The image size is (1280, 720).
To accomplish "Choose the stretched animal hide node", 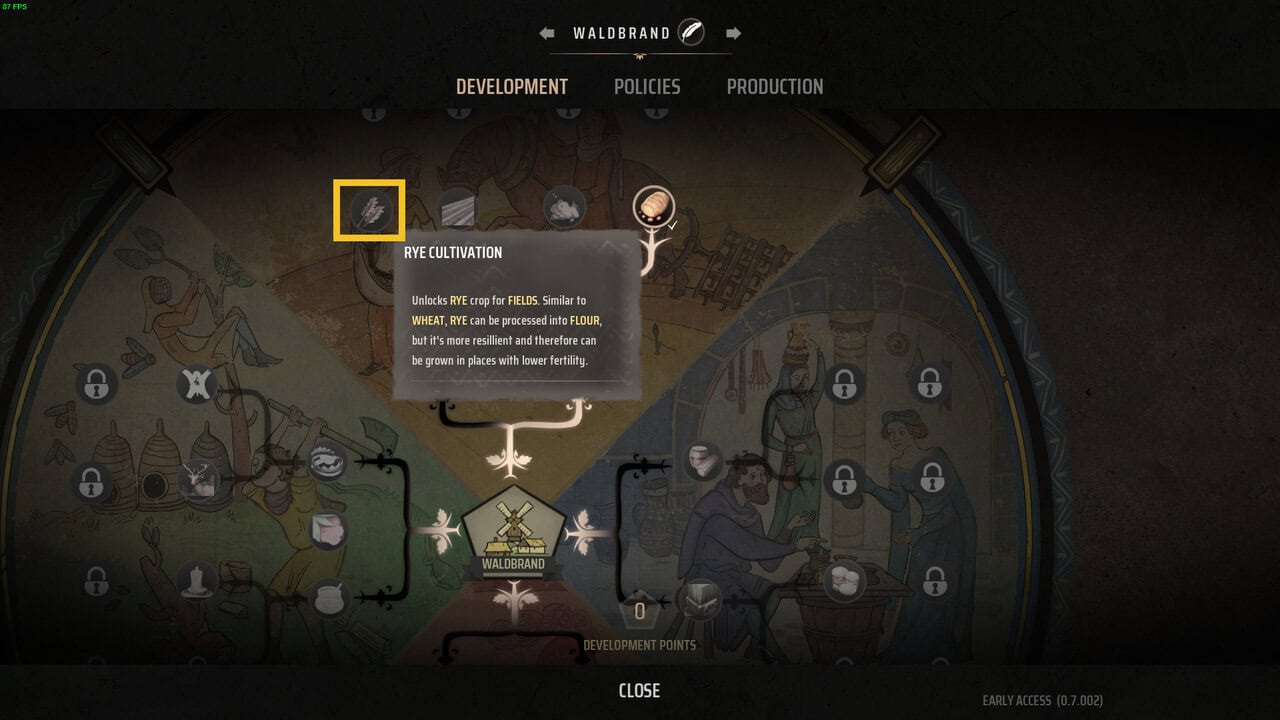I will (x=198, y=383).
